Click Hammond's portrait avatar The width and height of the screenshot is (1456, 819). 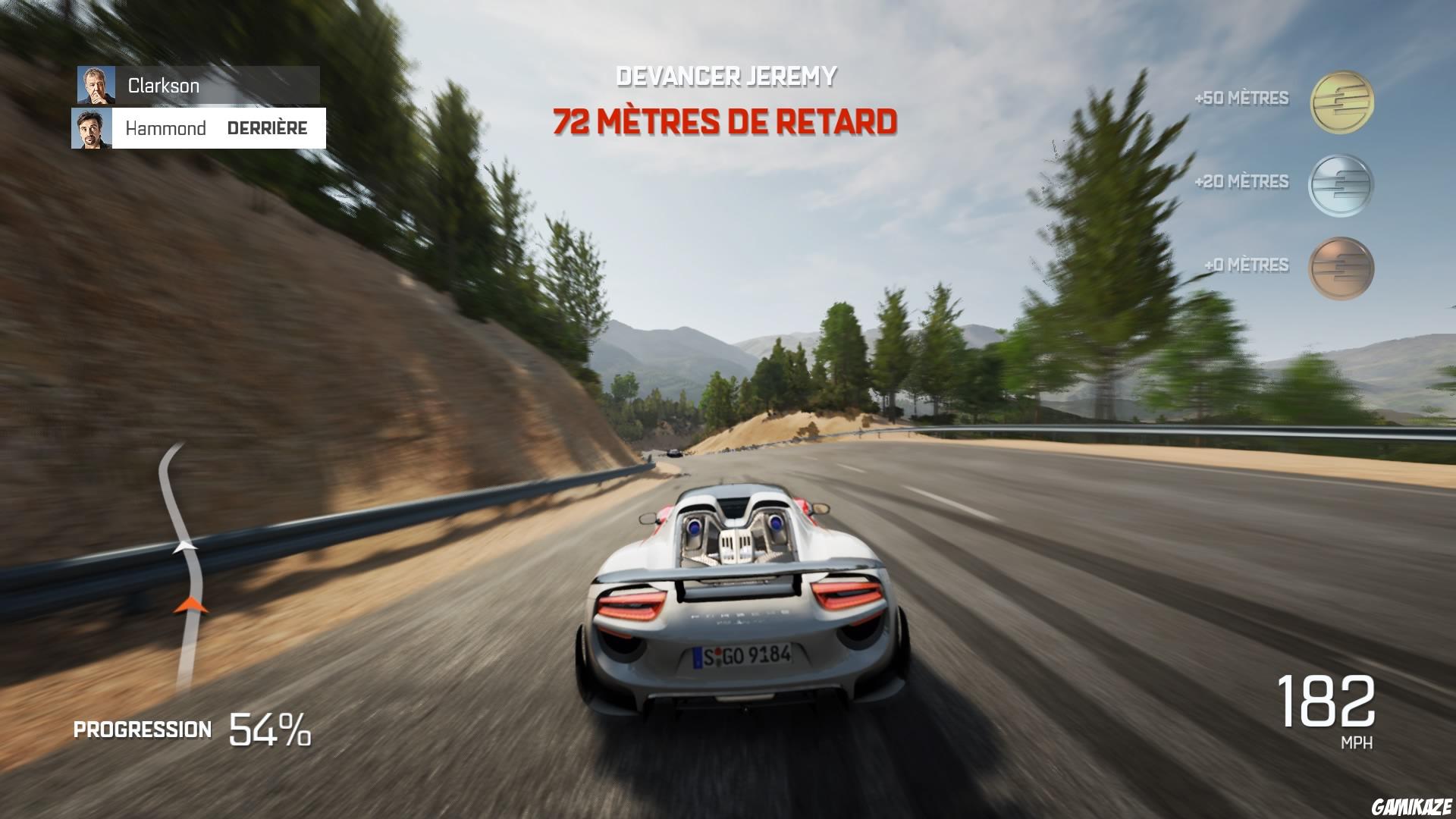(x=93, y=127)
